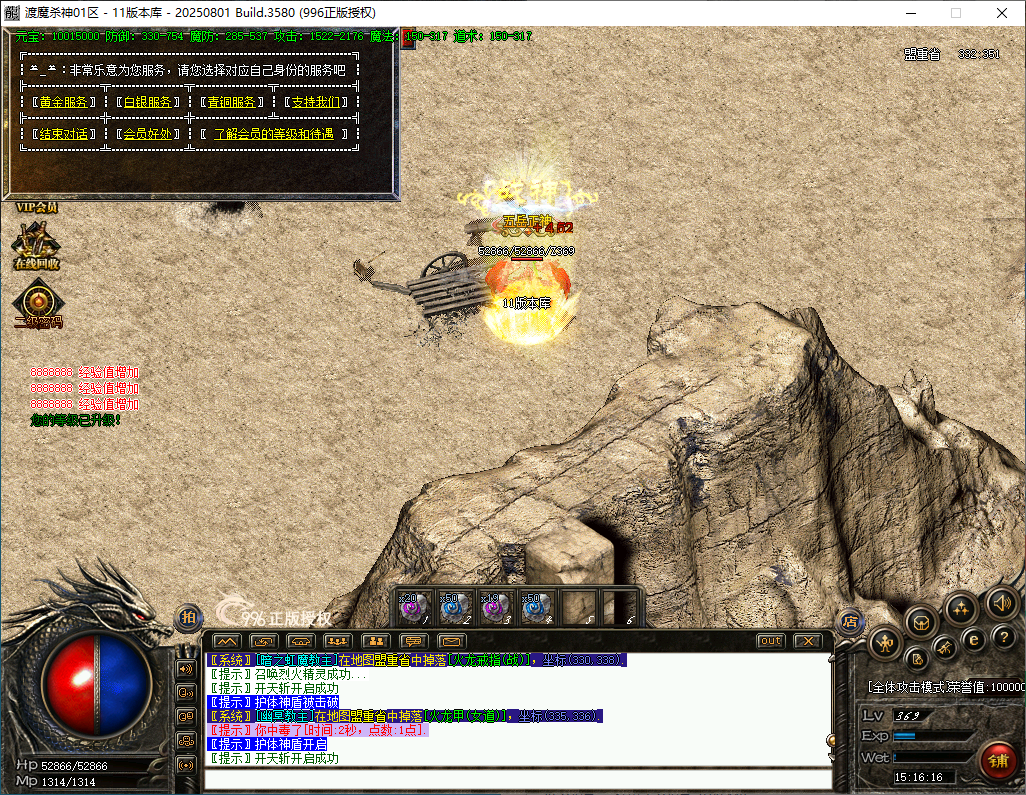This screenshot has height=795, width=1026.
Task: Use the x20 purple scroll in slot 1
Action: pos(414,607)
